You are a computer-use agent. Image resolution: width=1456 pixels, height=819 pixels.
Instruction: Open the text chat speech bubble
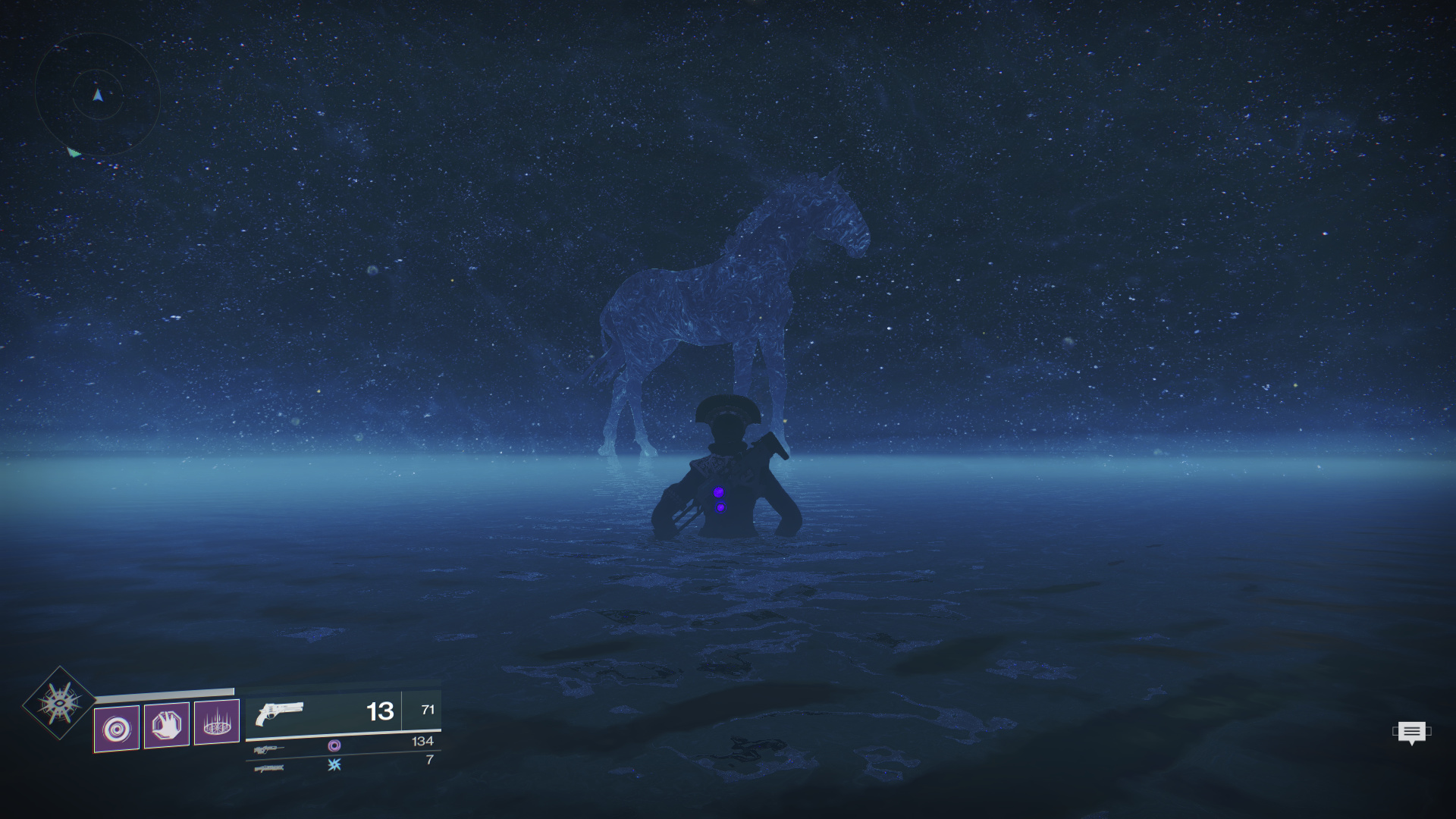pos(1411,733)
